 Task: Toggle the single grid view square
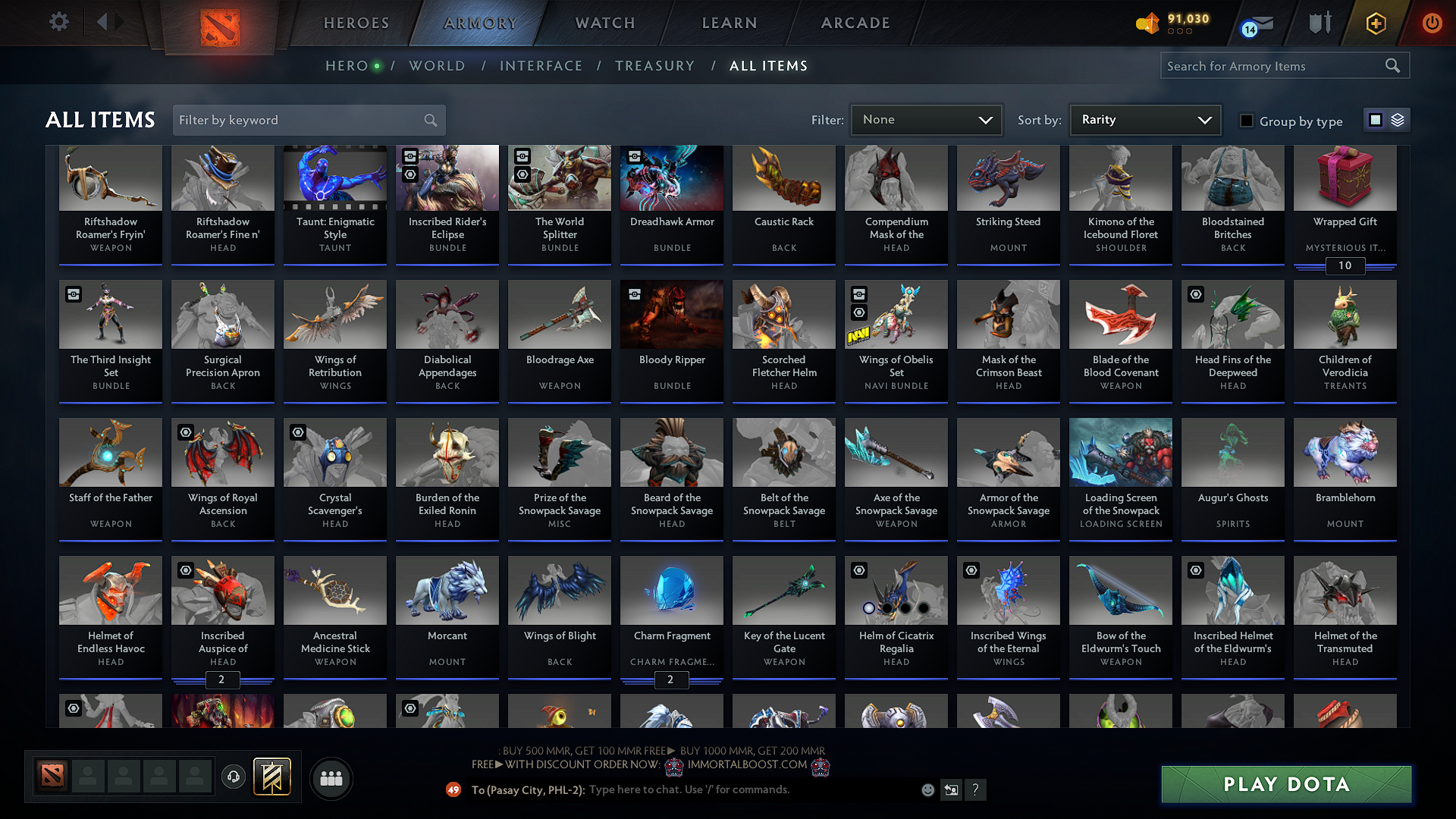[x=1375, y=119]
